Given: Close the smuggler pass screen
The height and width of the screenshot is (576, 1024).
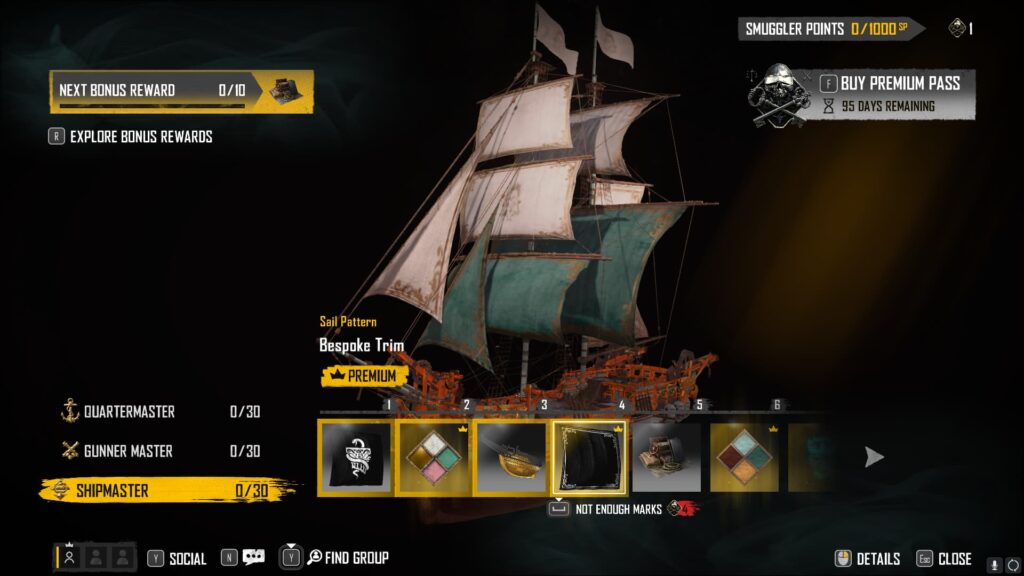Looking at the screenshot, I should (943, 559).
